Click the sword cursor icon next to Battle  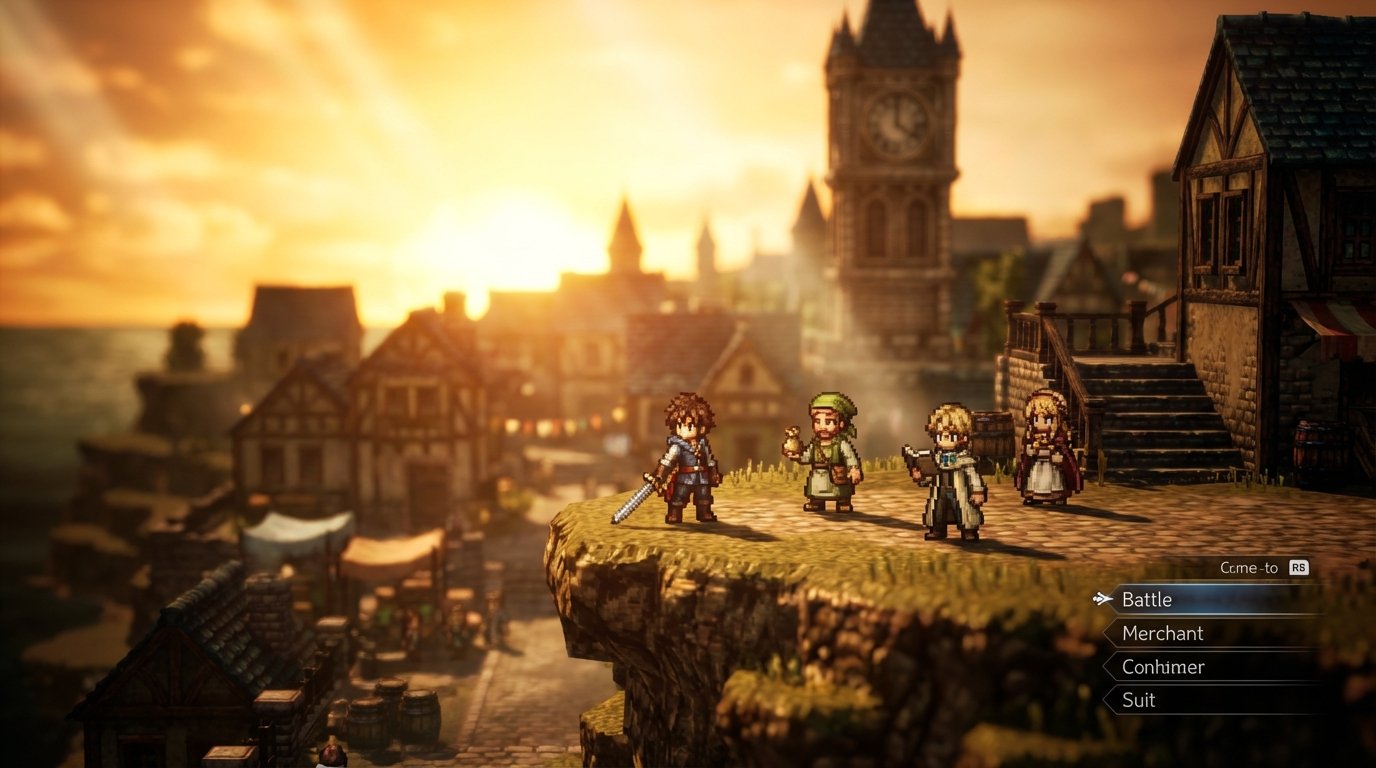point(1101,600)
